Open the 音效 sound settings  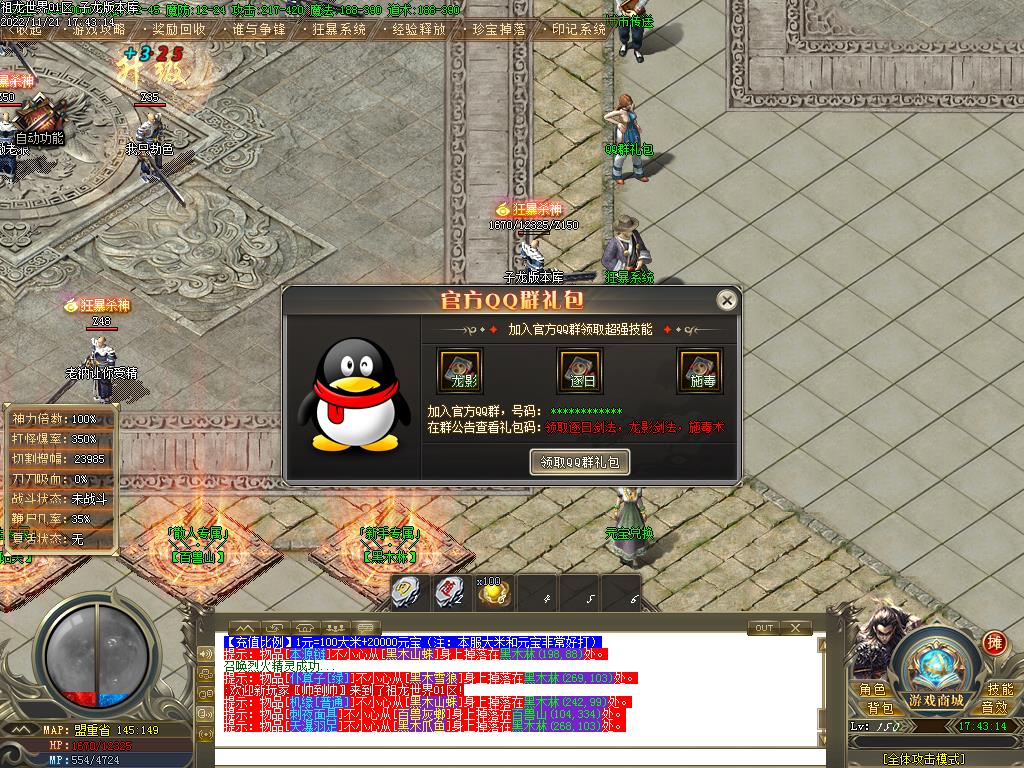(994, 708)
